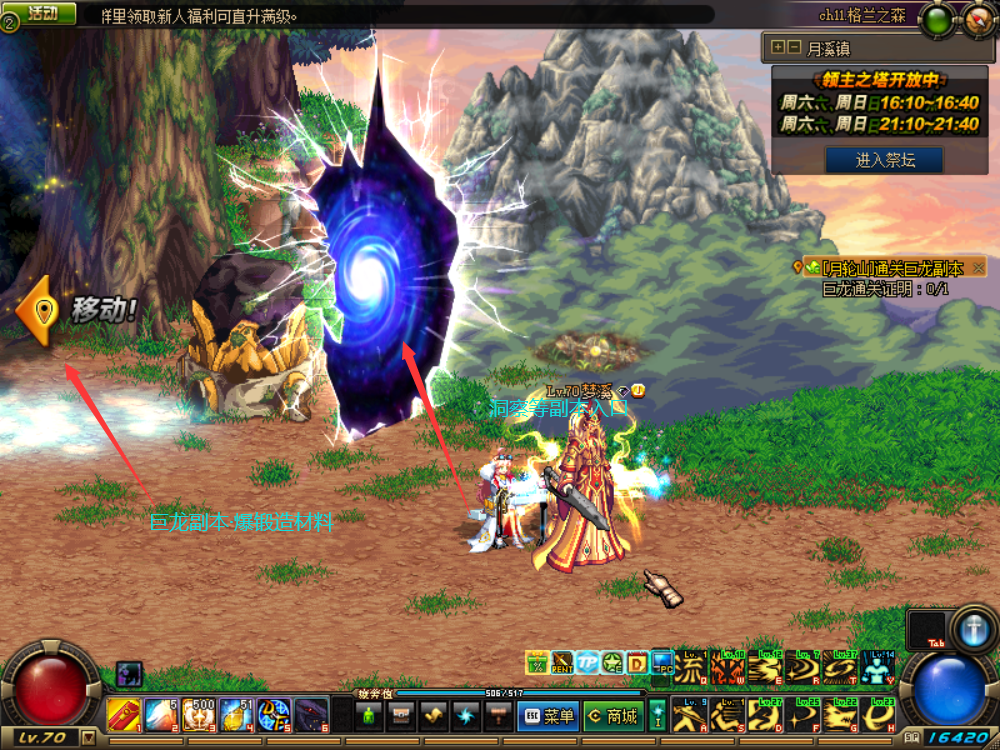Open the TP icon above the hotbar

click(x=587, y=663)
